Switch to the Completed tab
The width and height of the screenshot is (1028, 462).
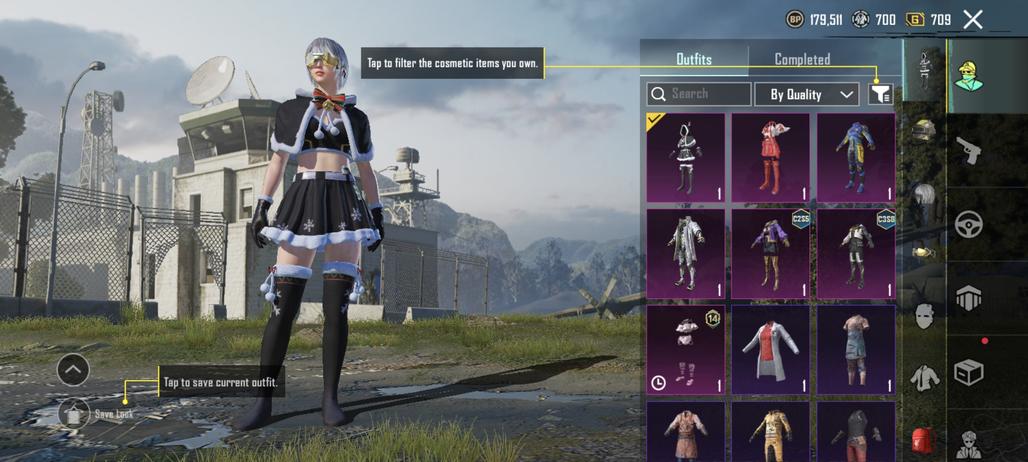pyautogui.click(x=802, y=59)
